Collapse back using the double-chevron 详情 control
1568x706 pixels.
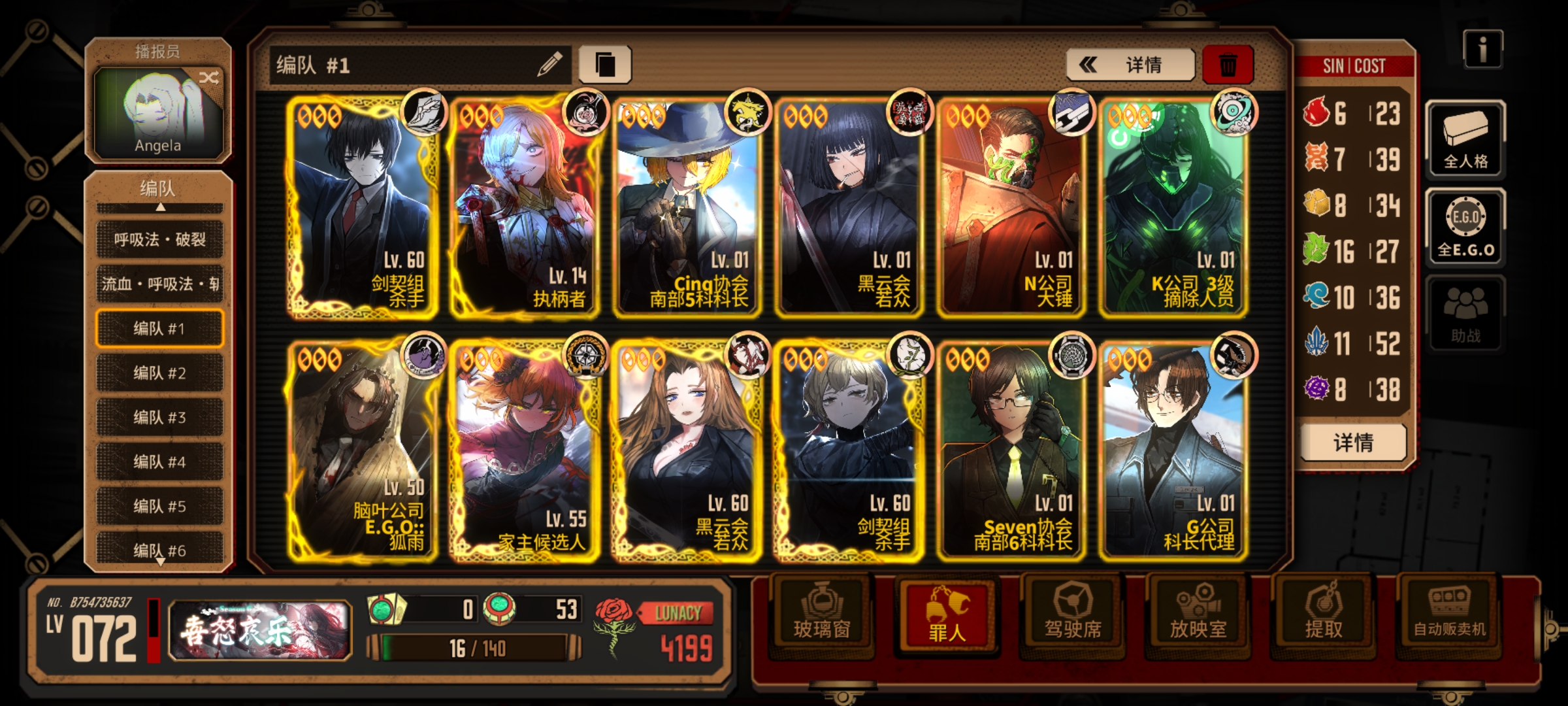[x=1130, y=65]
